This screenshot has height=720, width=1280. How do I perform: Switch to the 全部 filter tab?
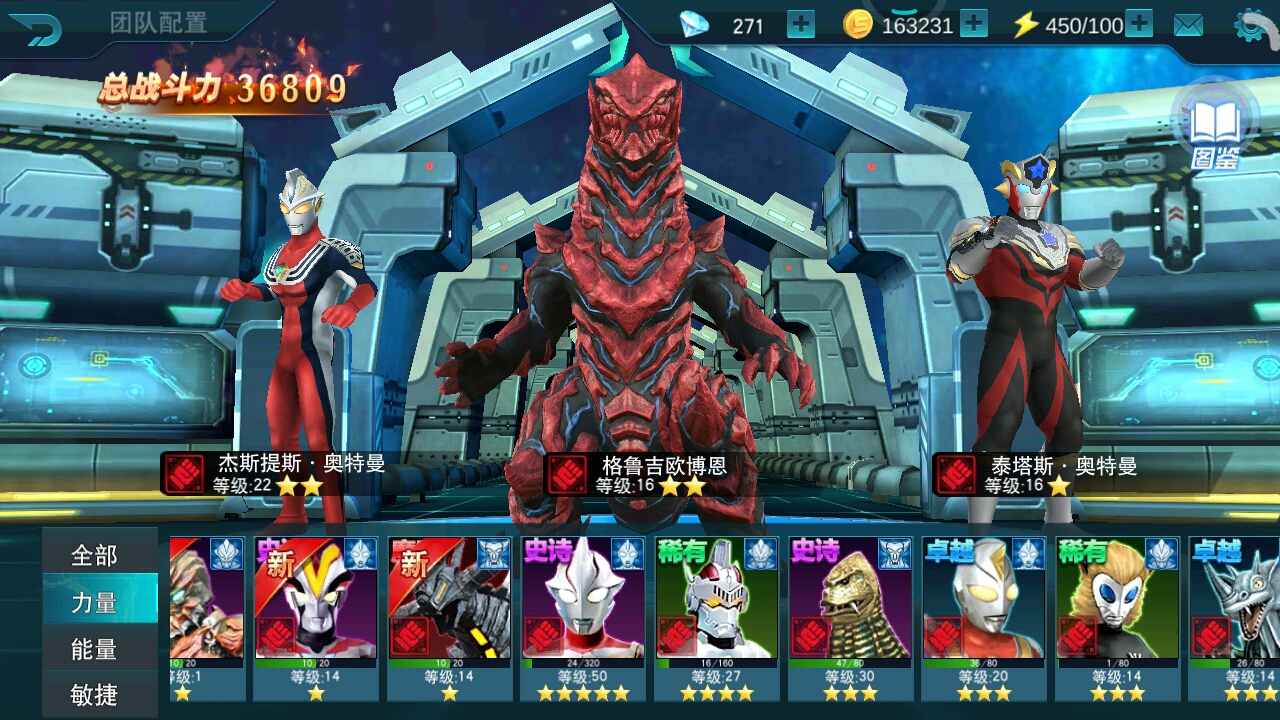tap(95, 555)
